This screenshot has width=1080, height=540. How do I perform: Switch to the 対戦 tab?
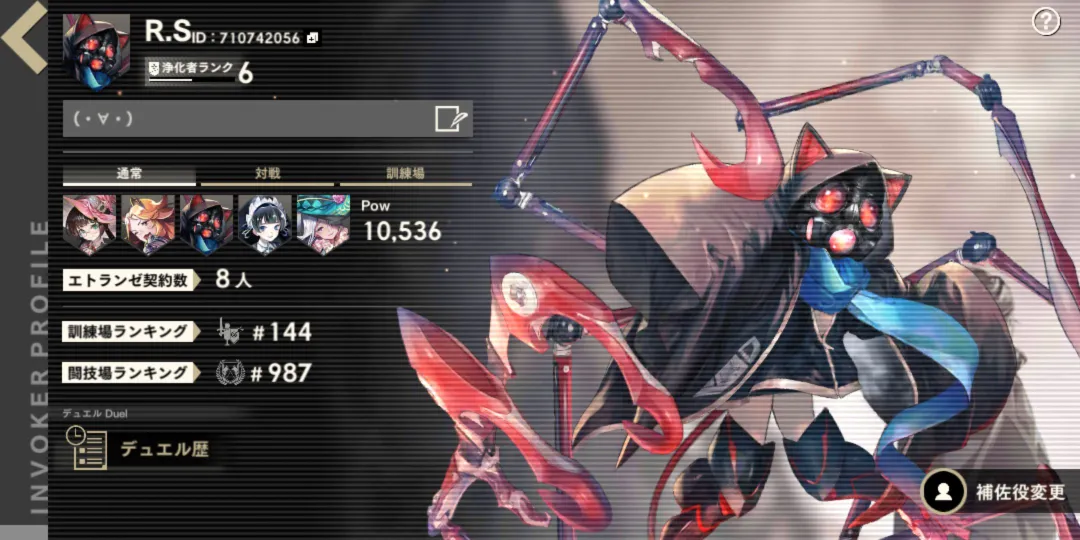(x=267, y=174)
